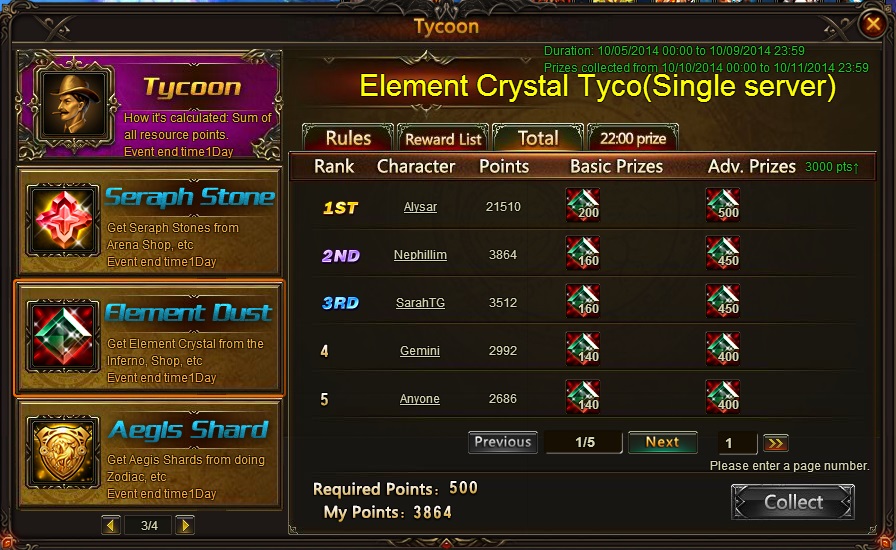Switch to the Rules tab

coord(348,138)
